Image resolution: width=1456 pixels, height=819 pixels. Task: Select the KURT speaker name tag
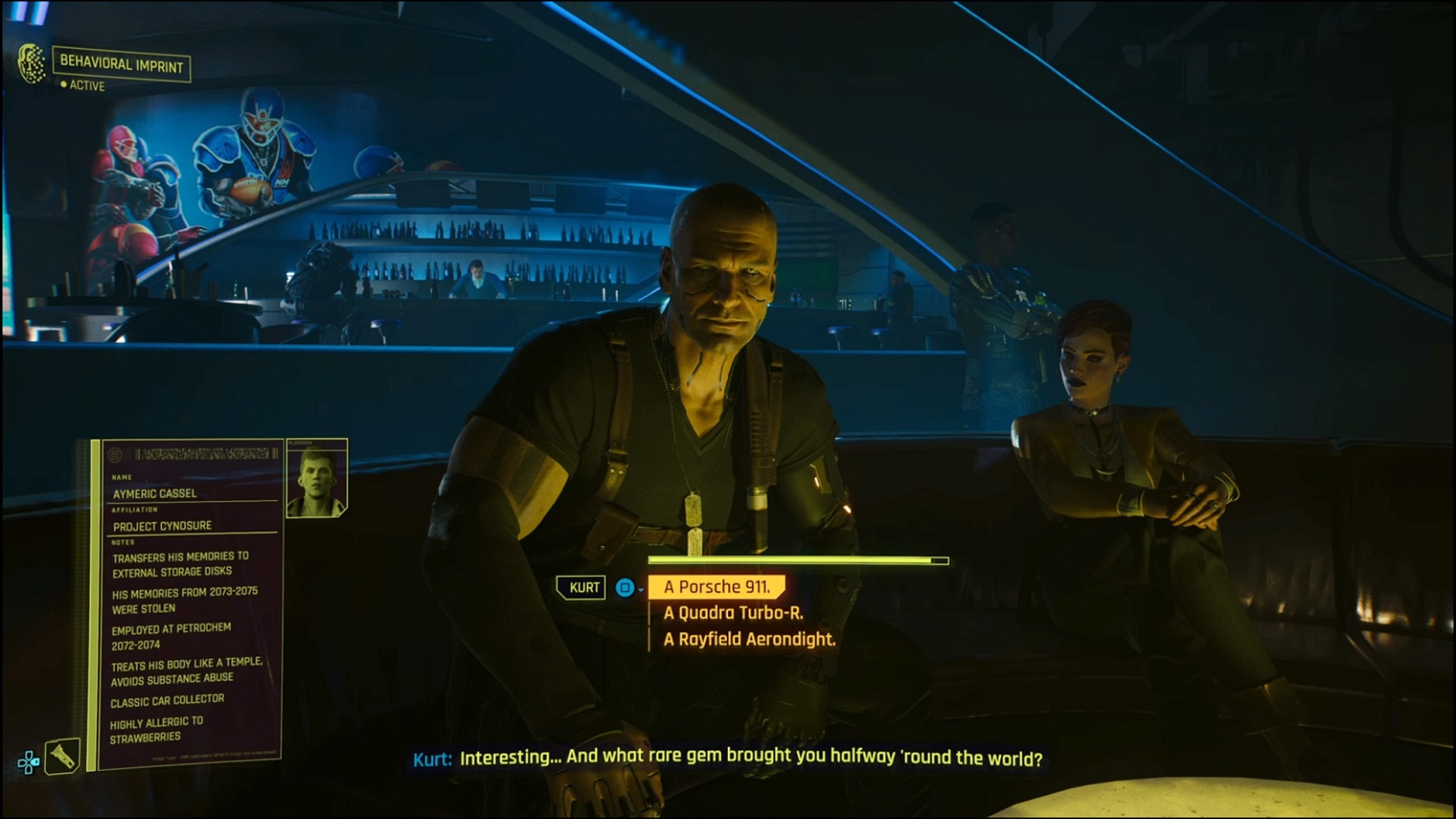click(x=582, y=587)
